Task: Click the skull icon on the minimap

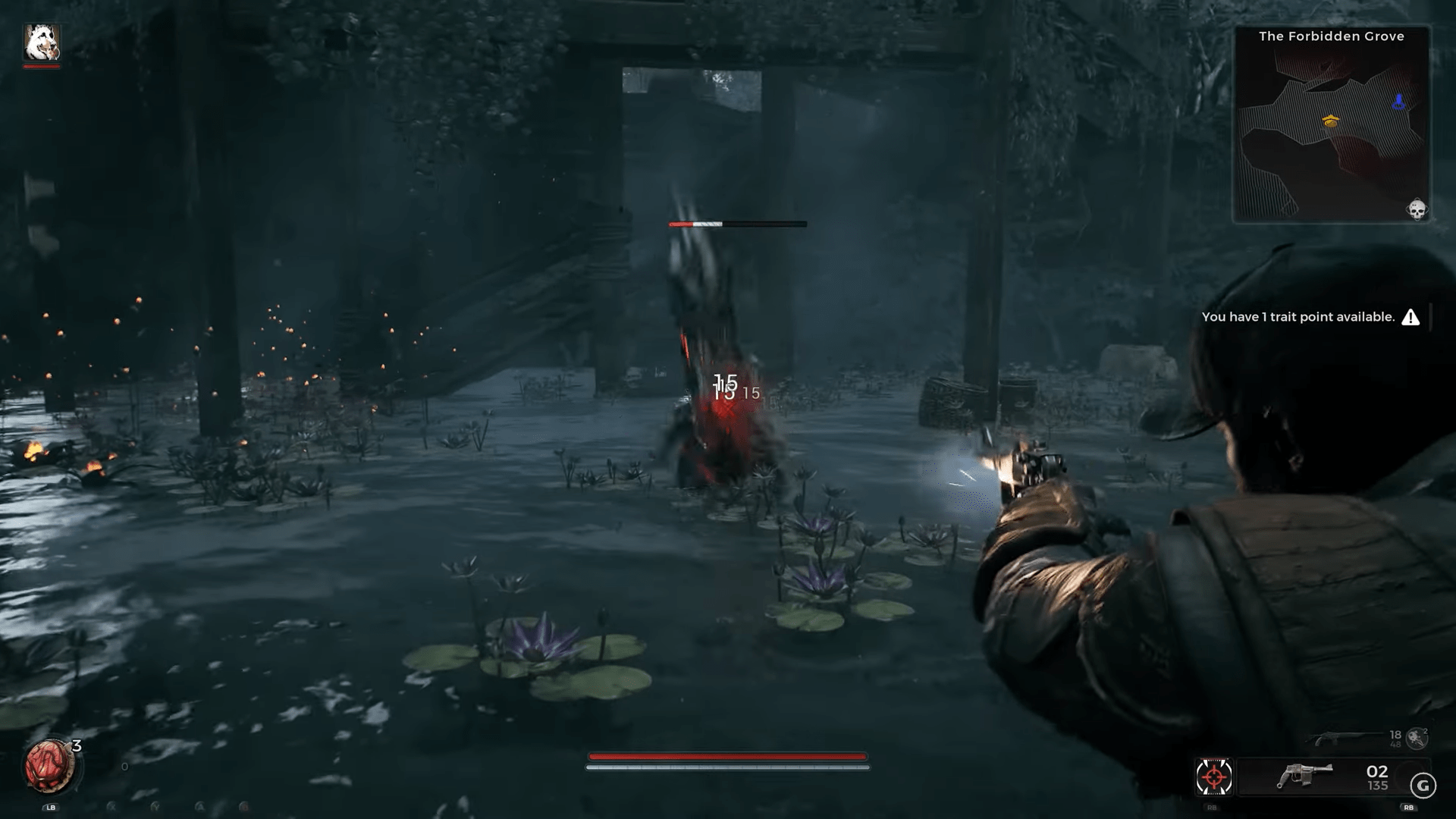Action: (1416, 209)
